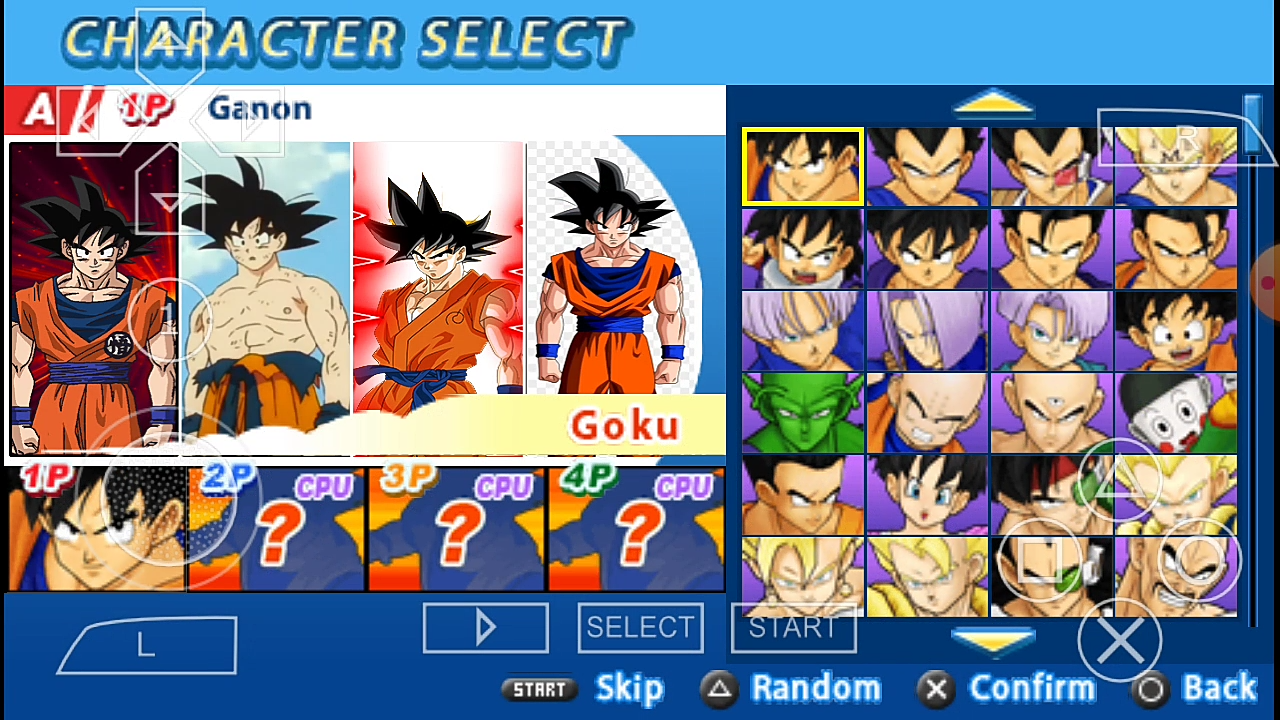Tap the emulator's START overlay button
The width and height of the screenshot is (1280, 720).
(x=793, y=628)
